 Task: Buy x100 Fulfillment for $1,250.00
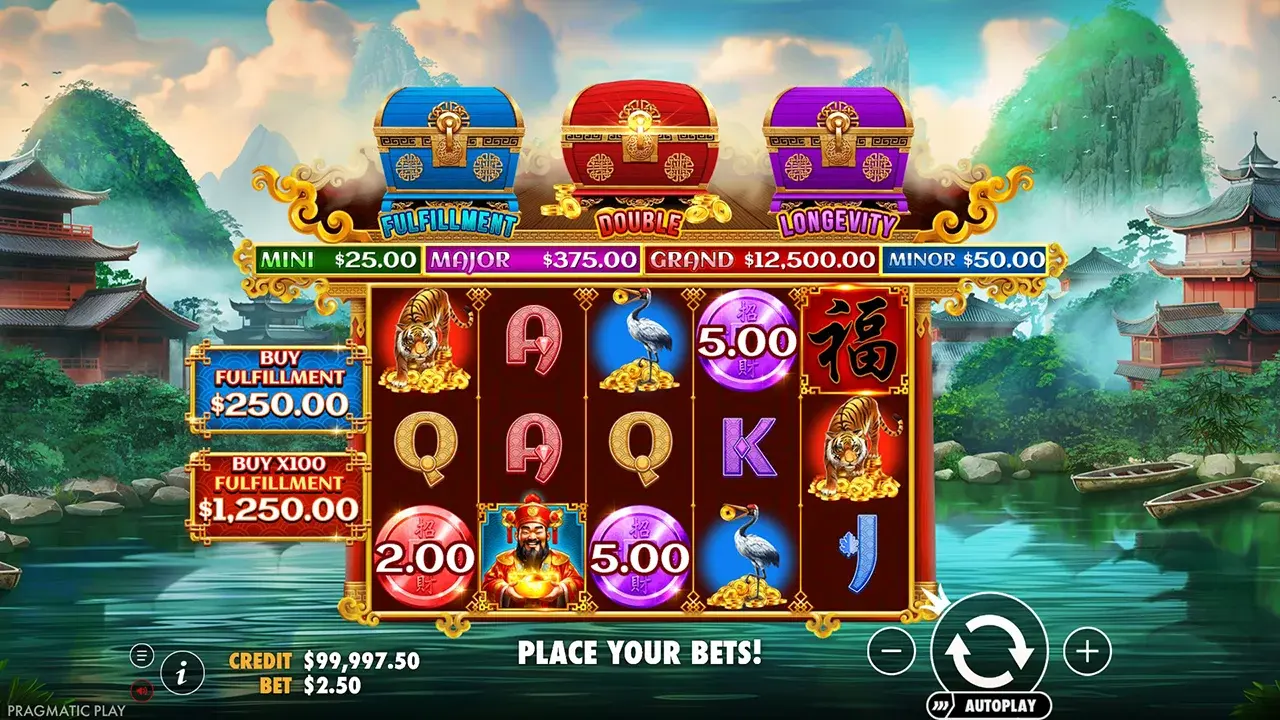[x=275, y=491]
